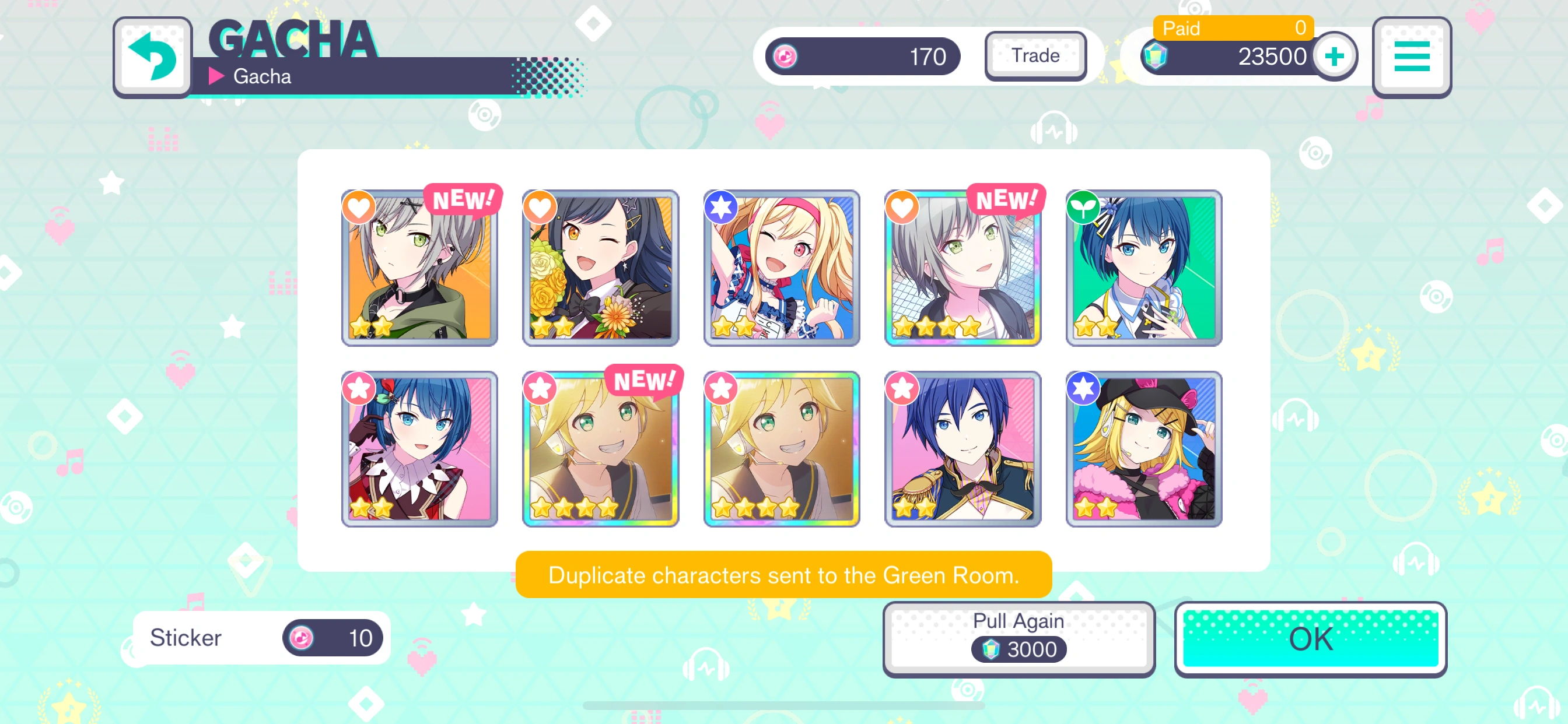
Task: Tap Pull Again for 3000 crystals
Action: pyautogui.click(x=1019, y=637)
